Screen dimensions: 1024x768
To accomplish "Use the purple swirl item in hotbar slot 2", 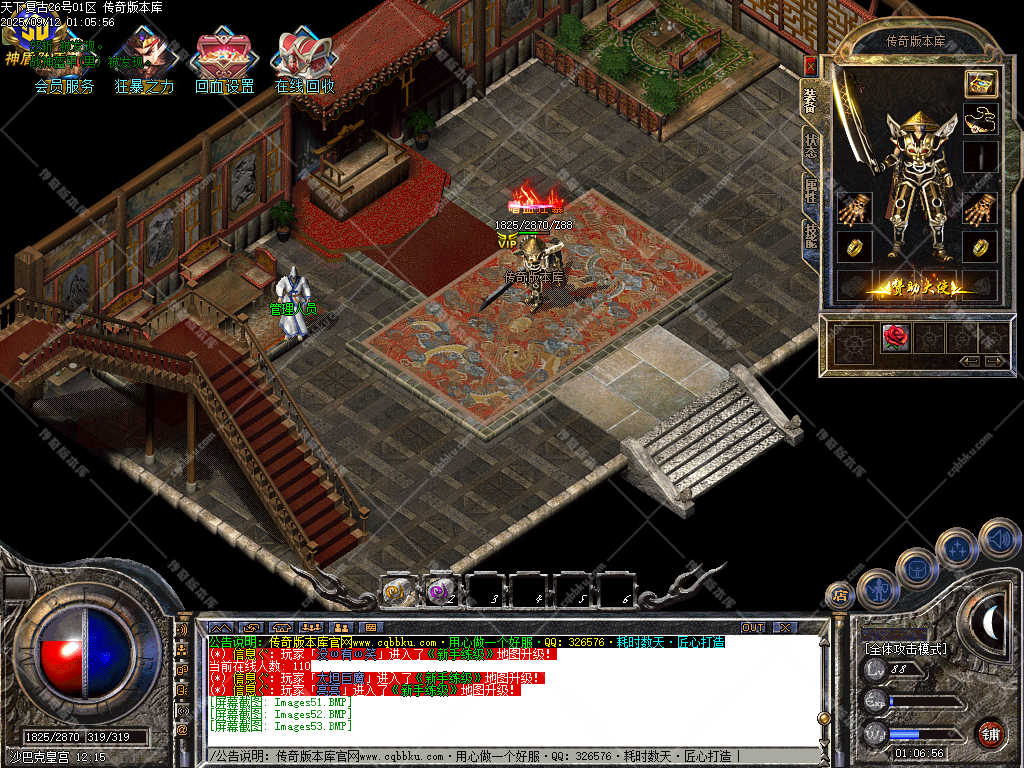I will pos(440,591).
